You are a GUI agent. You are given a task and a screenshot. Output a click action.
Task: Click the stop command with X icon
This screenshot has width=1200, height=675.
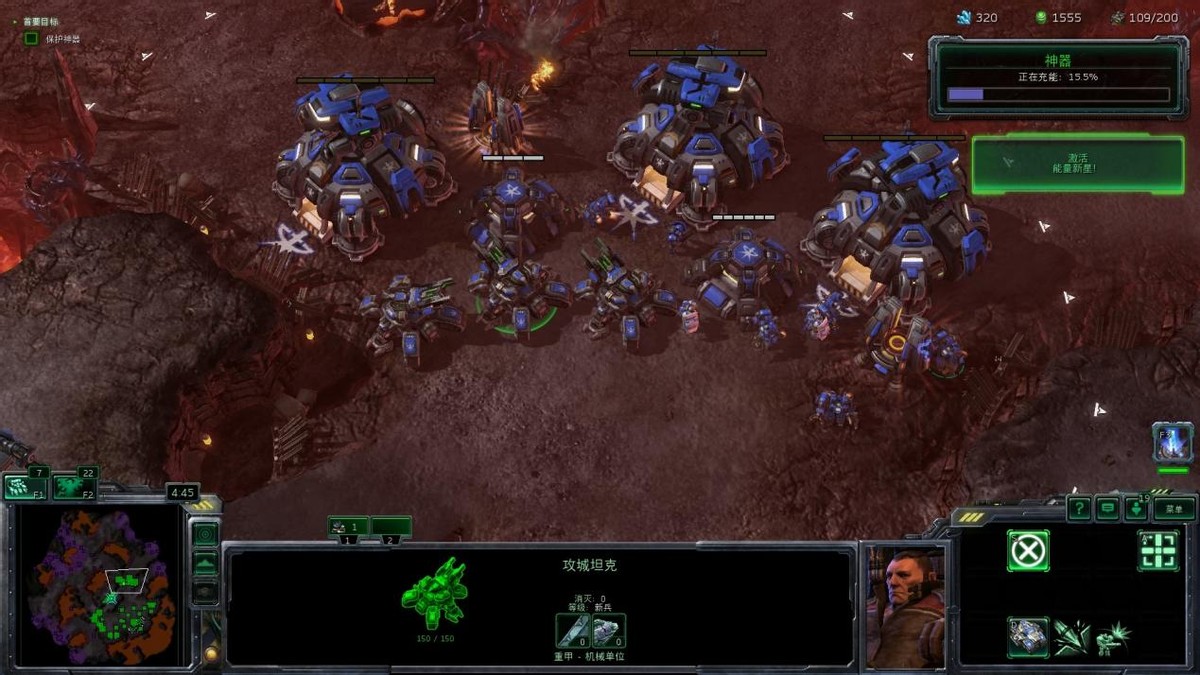pos(1028,550)
